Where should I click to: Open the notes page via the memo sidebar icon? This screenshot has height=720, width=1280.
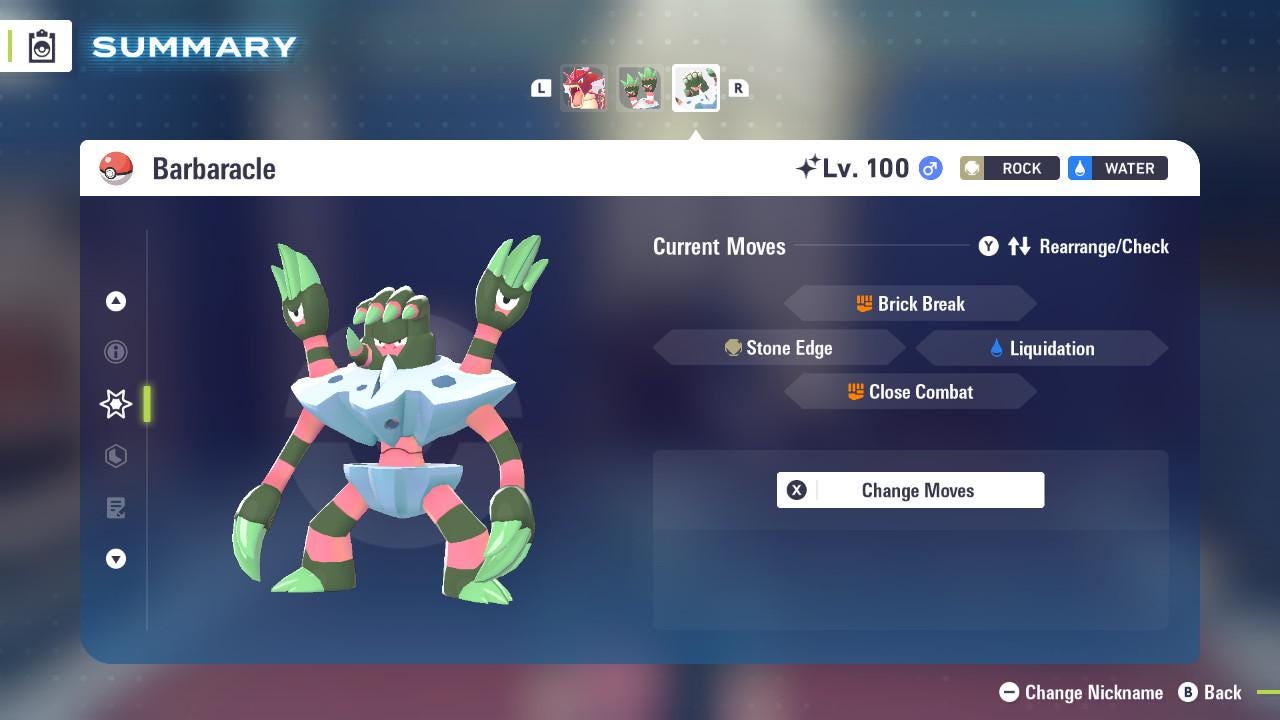coord(115,508)
